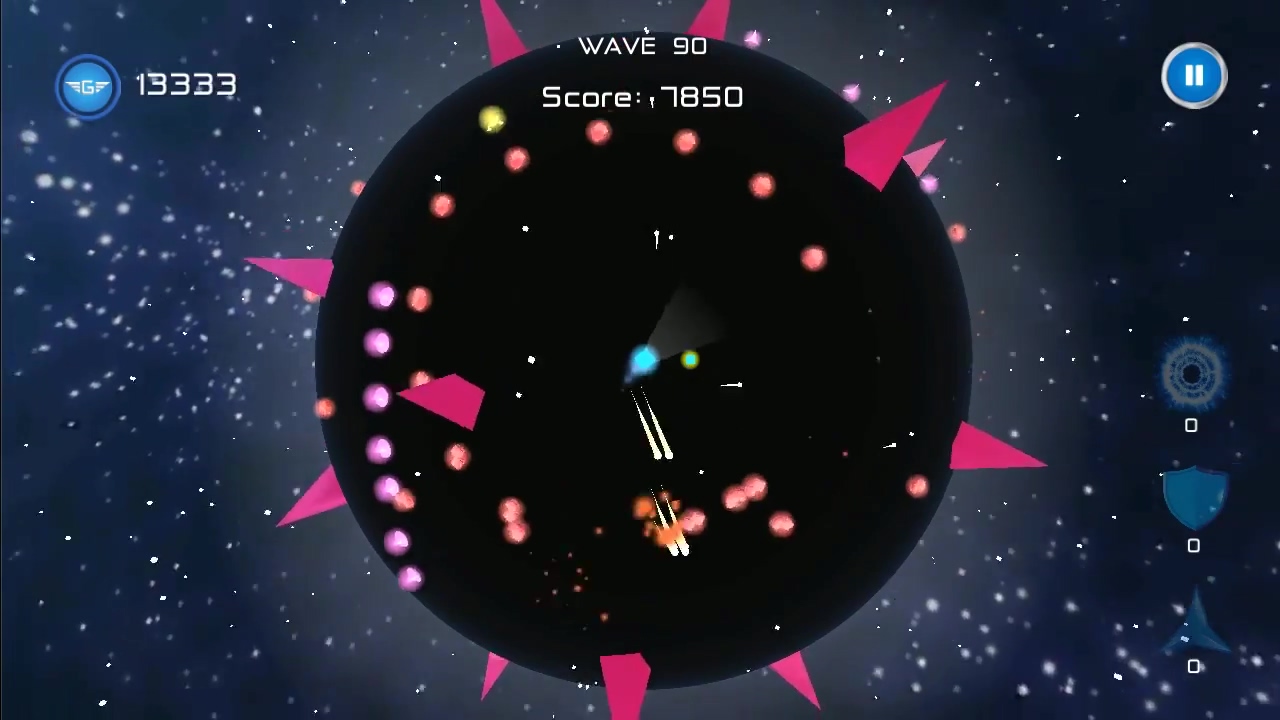Image resolution: width=1280 pixels, height=720 pixels.
Task: Toggle the drone counter showing 0
Action: point(1194,667)
